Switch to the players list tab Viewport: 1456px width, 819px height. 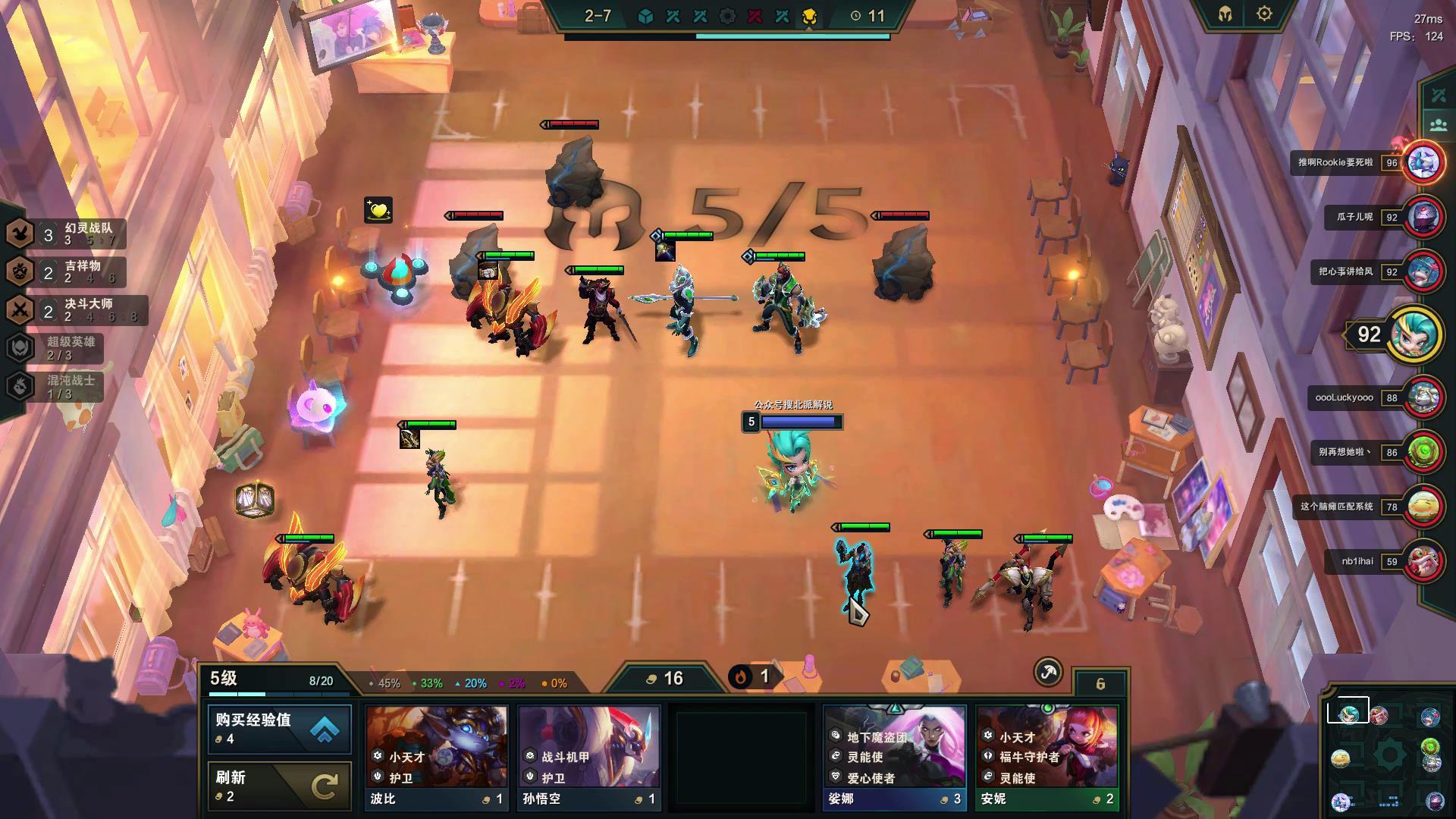click(1439, 124)
